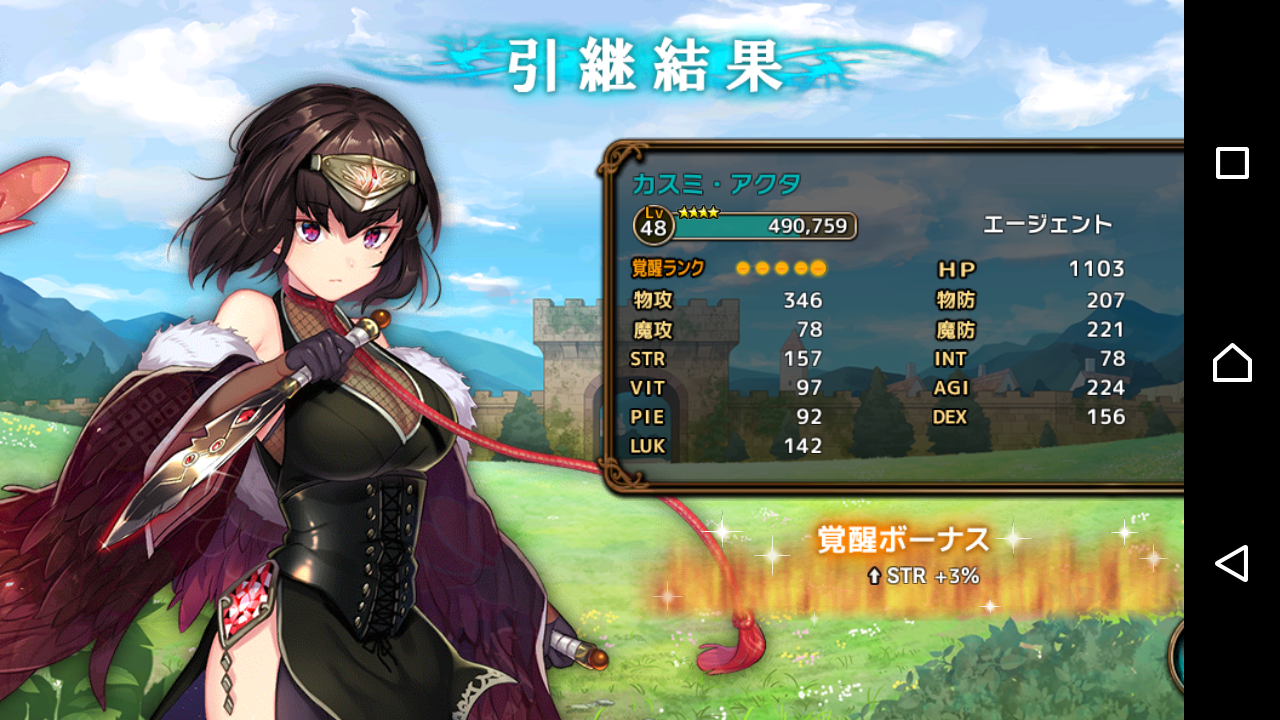Tap the 物攻 attack stat value 346

(x=803, y=300)
